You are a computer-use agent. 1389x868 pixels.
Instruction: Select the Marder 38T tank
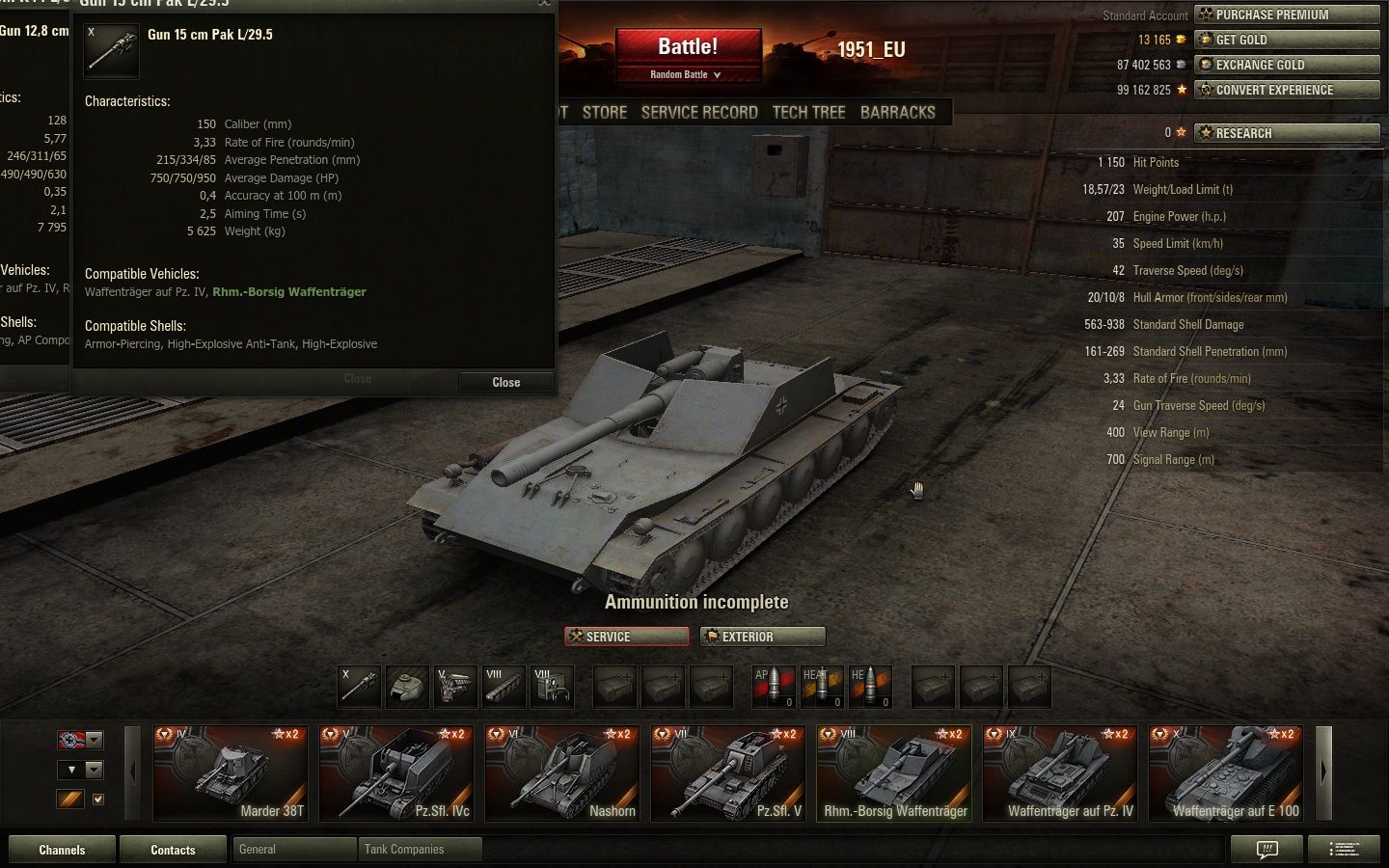[231, 773]
